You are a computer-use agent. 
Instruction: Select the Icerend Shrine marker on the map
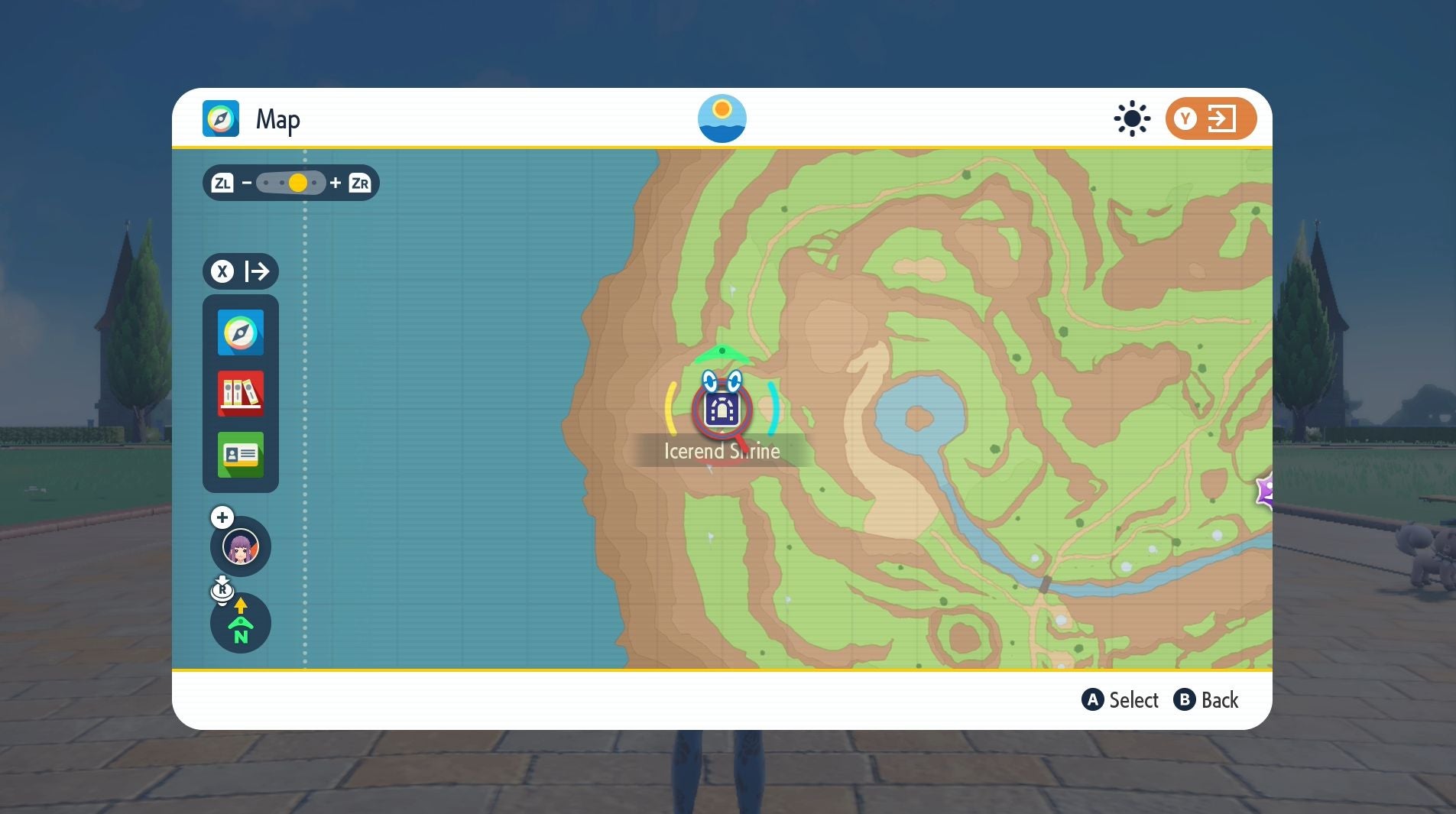coord(722,410)
